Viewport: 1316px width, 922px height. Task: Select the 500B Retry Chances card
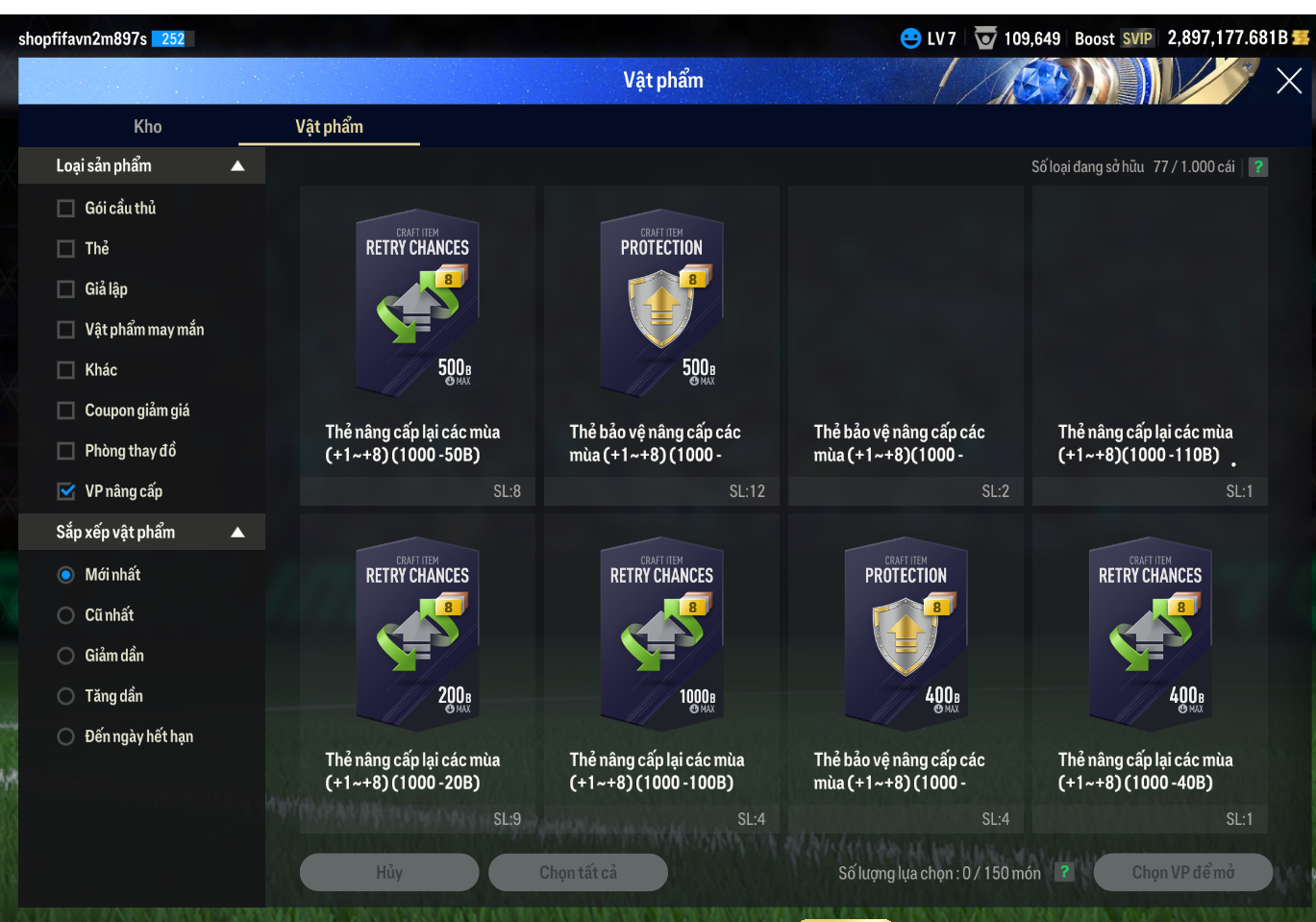[417, 303]
